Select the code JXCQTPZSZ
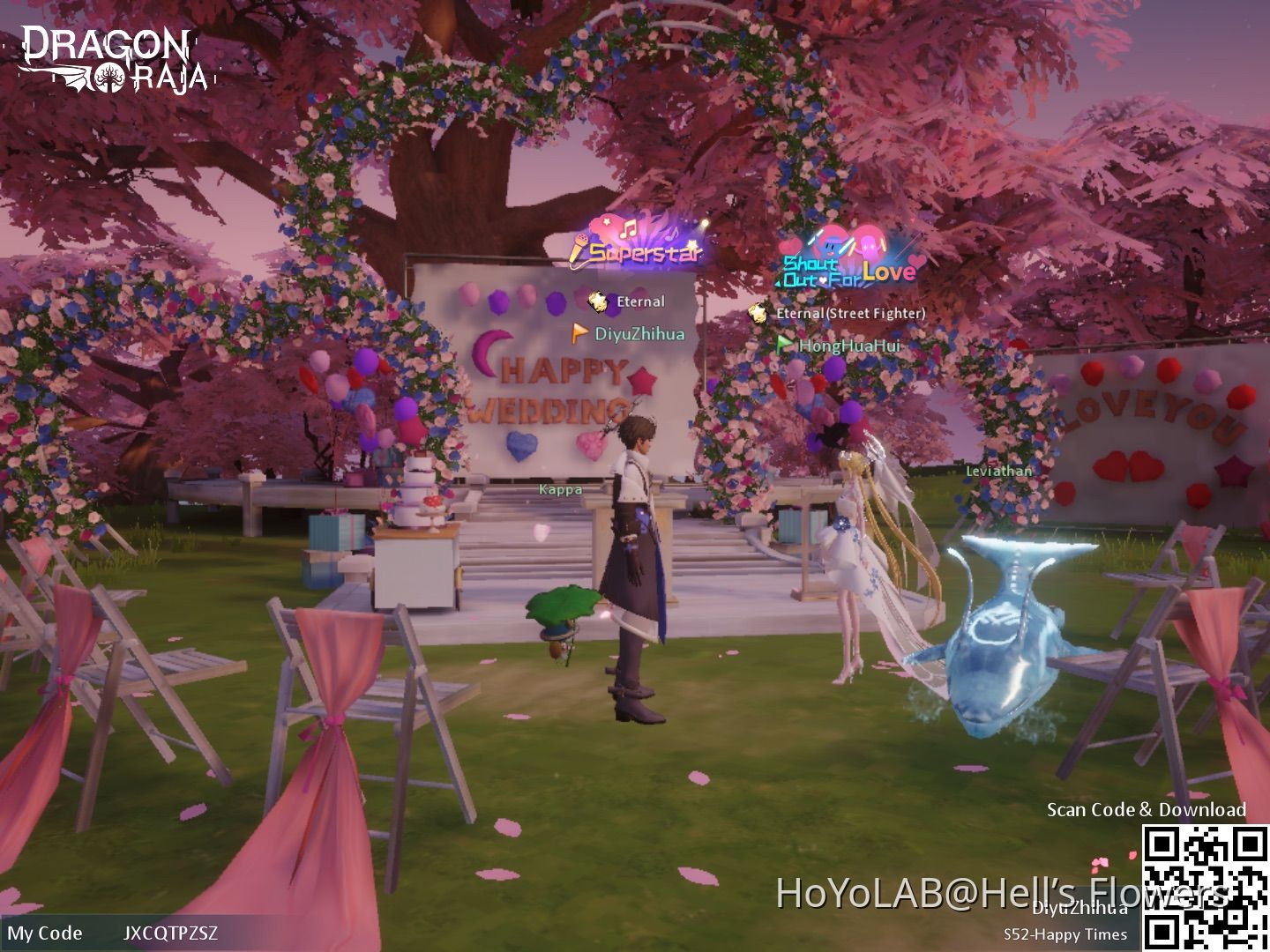This screenshot has width=1270, height=952. [171, 933]
